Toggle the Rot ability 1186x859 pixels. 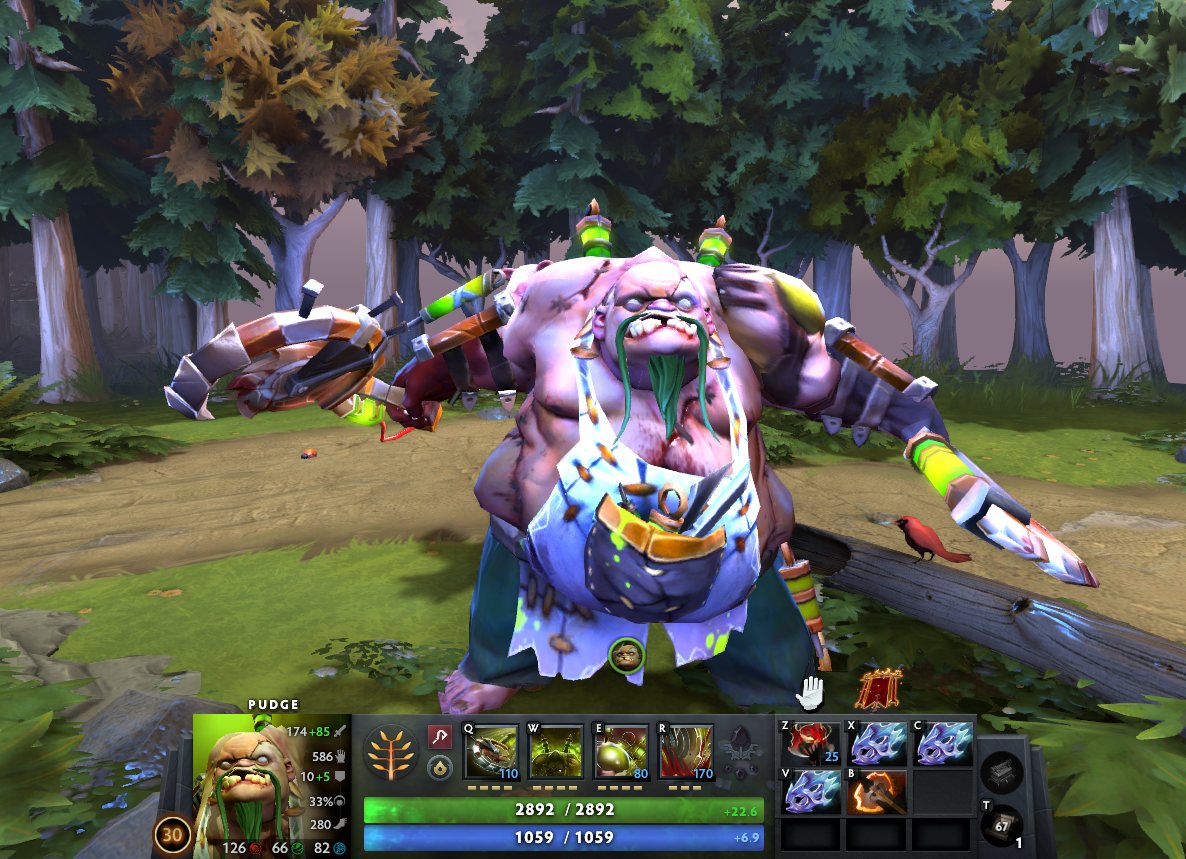556,752
